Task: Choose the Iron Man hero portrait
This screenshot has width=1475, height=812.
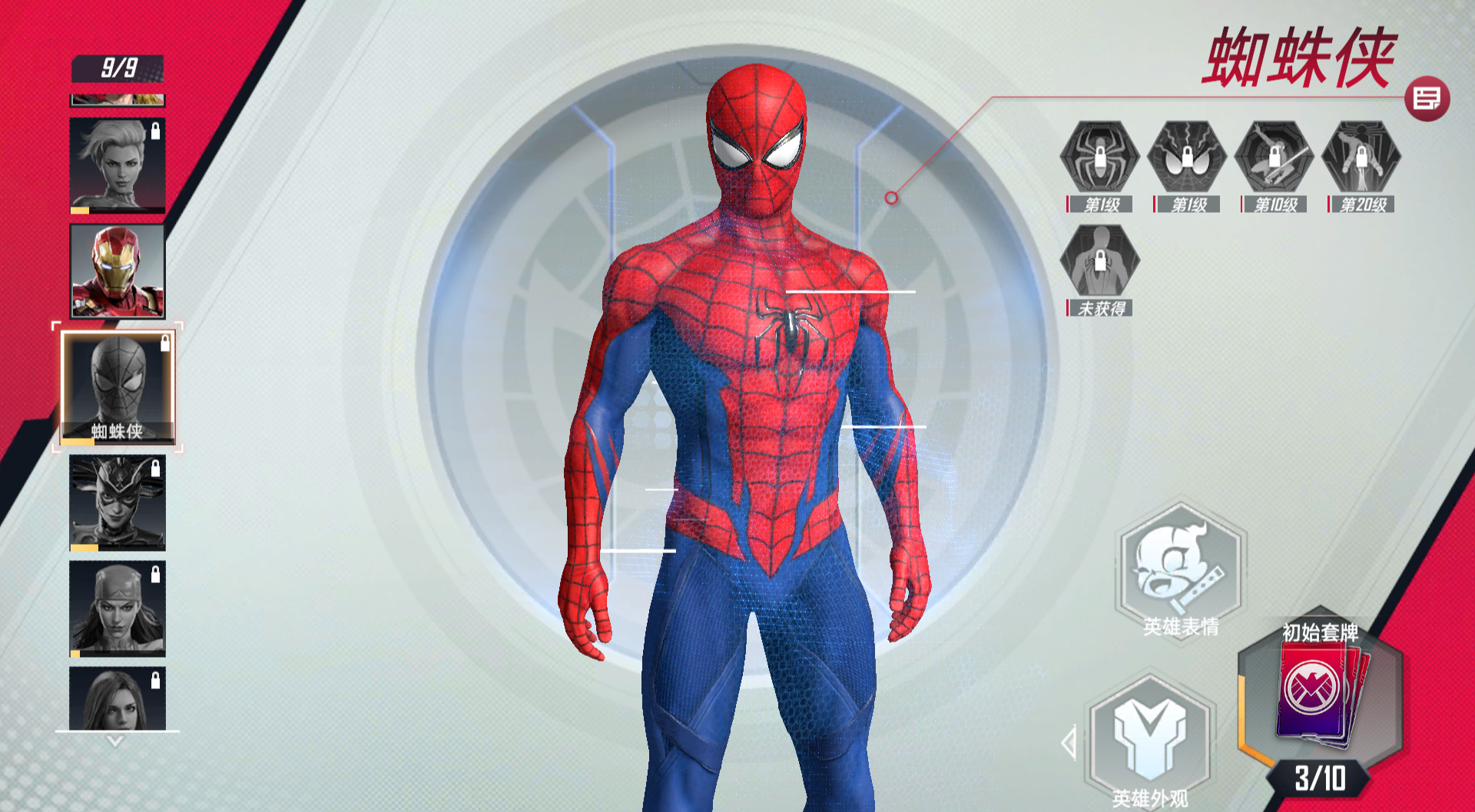Action: click(x=118, y=271)
